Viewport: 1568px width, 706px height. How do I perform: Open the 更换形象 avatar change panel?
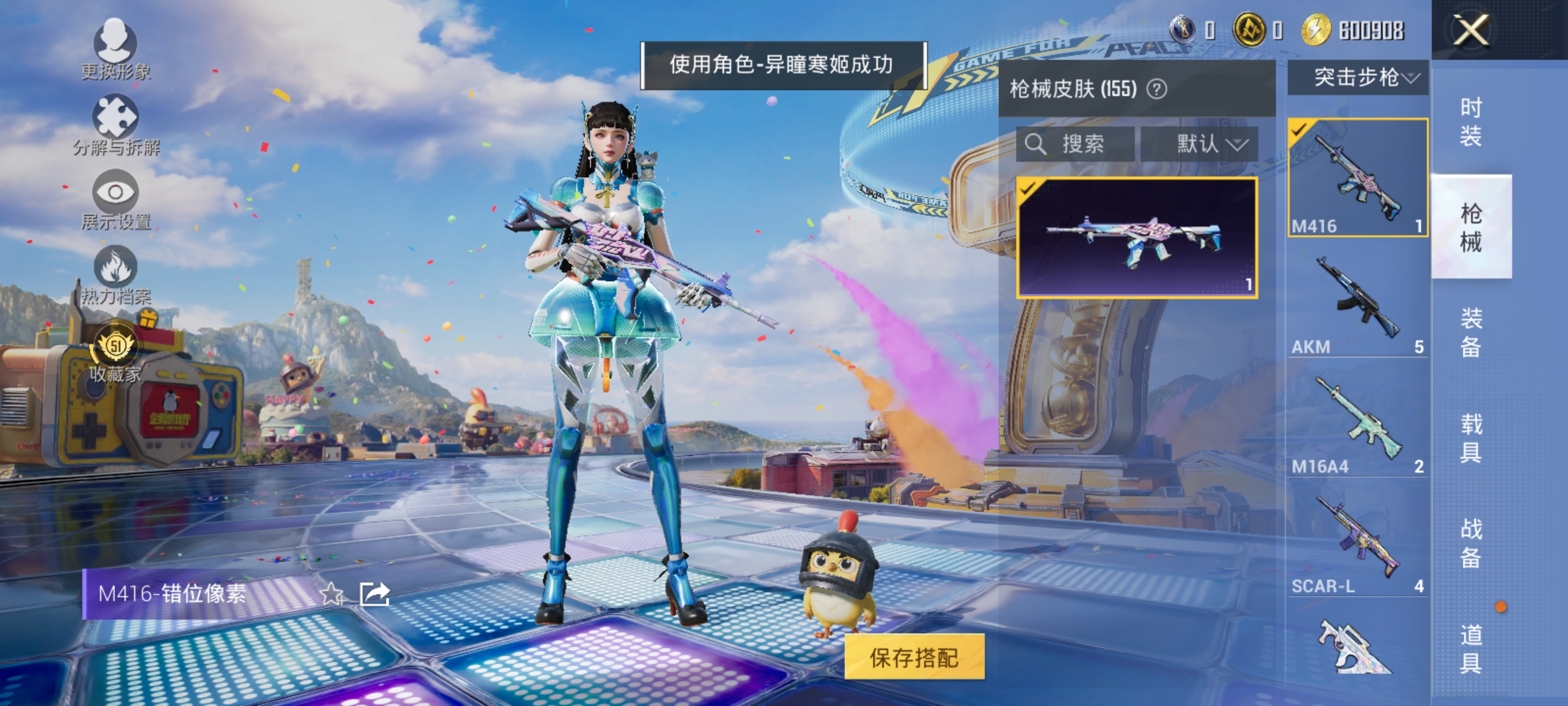coord(116,52)
